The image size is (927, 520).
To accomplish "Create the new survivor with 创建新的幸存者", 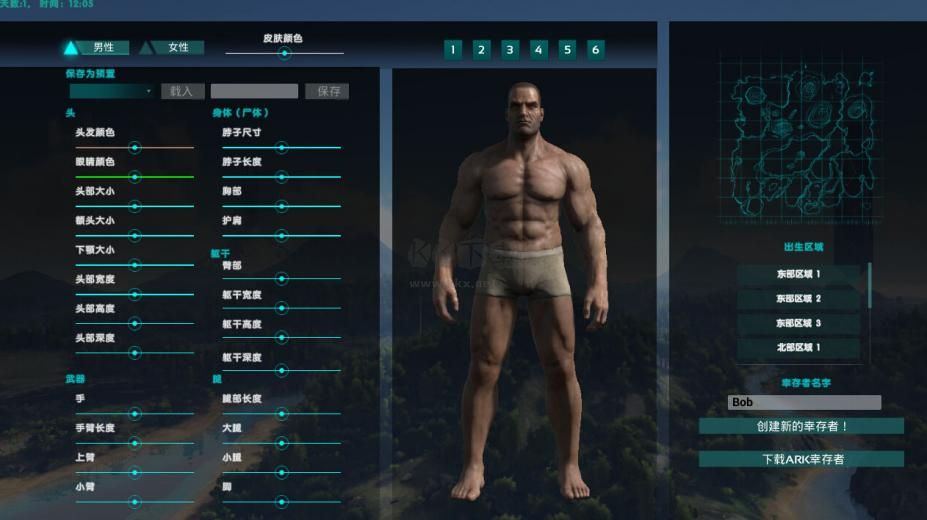I will coord(801,426).
